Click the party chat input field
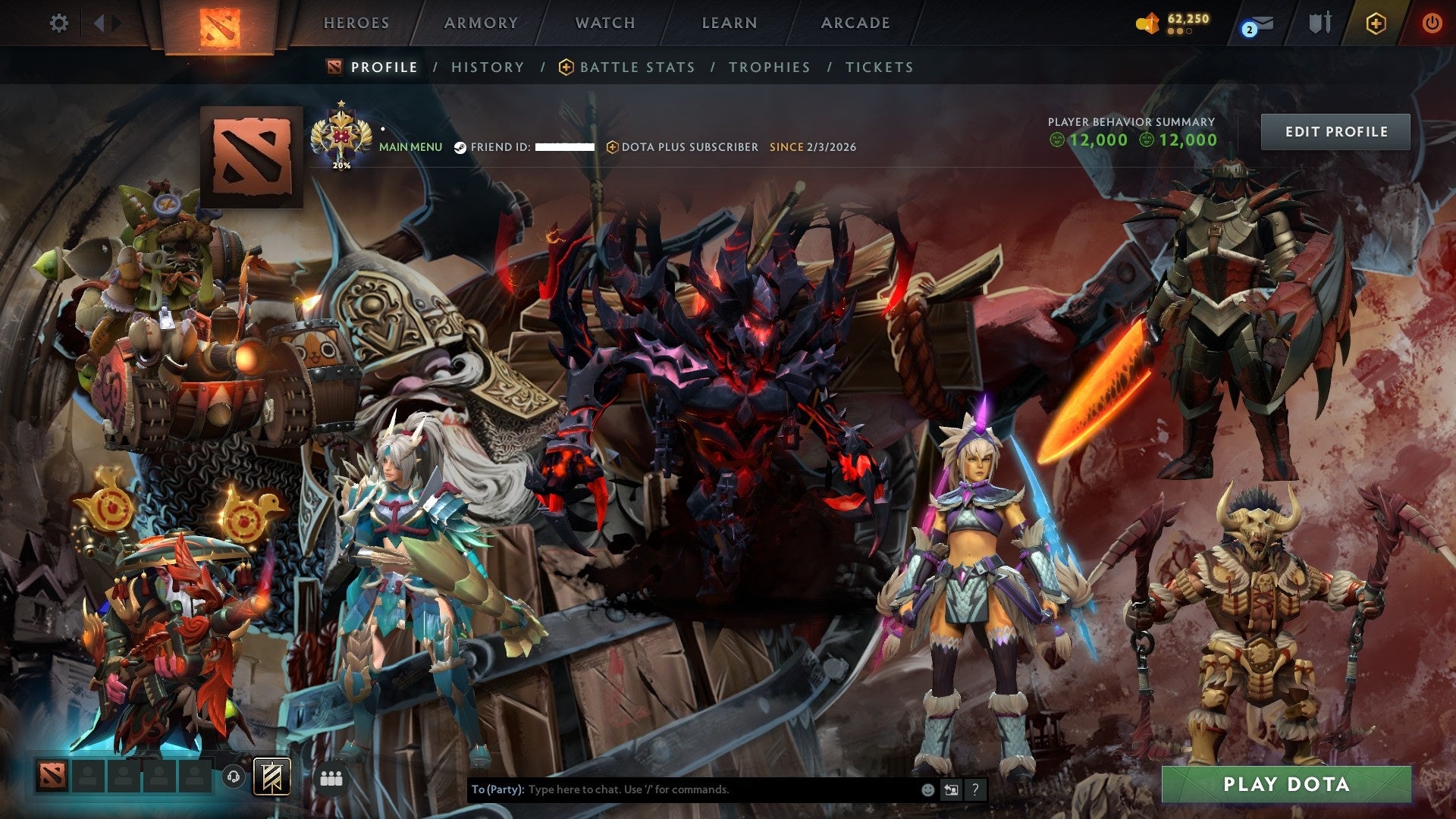This screenshot has height=819, width=1456. coord(682,789)
